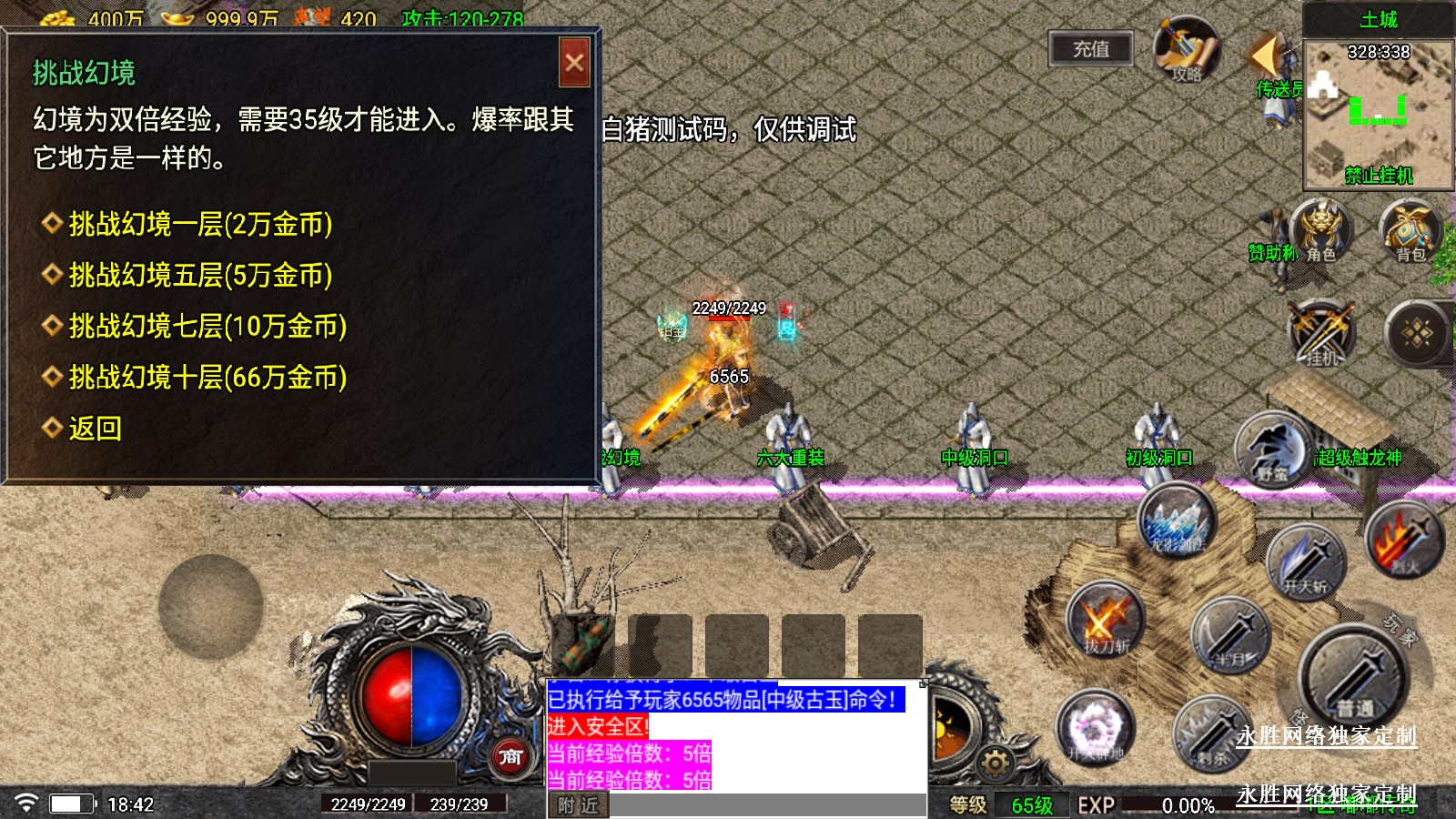This screenshot has width=1456, height=819.
Task: Open the 充值 recharge button
Action: (1091, 49)
